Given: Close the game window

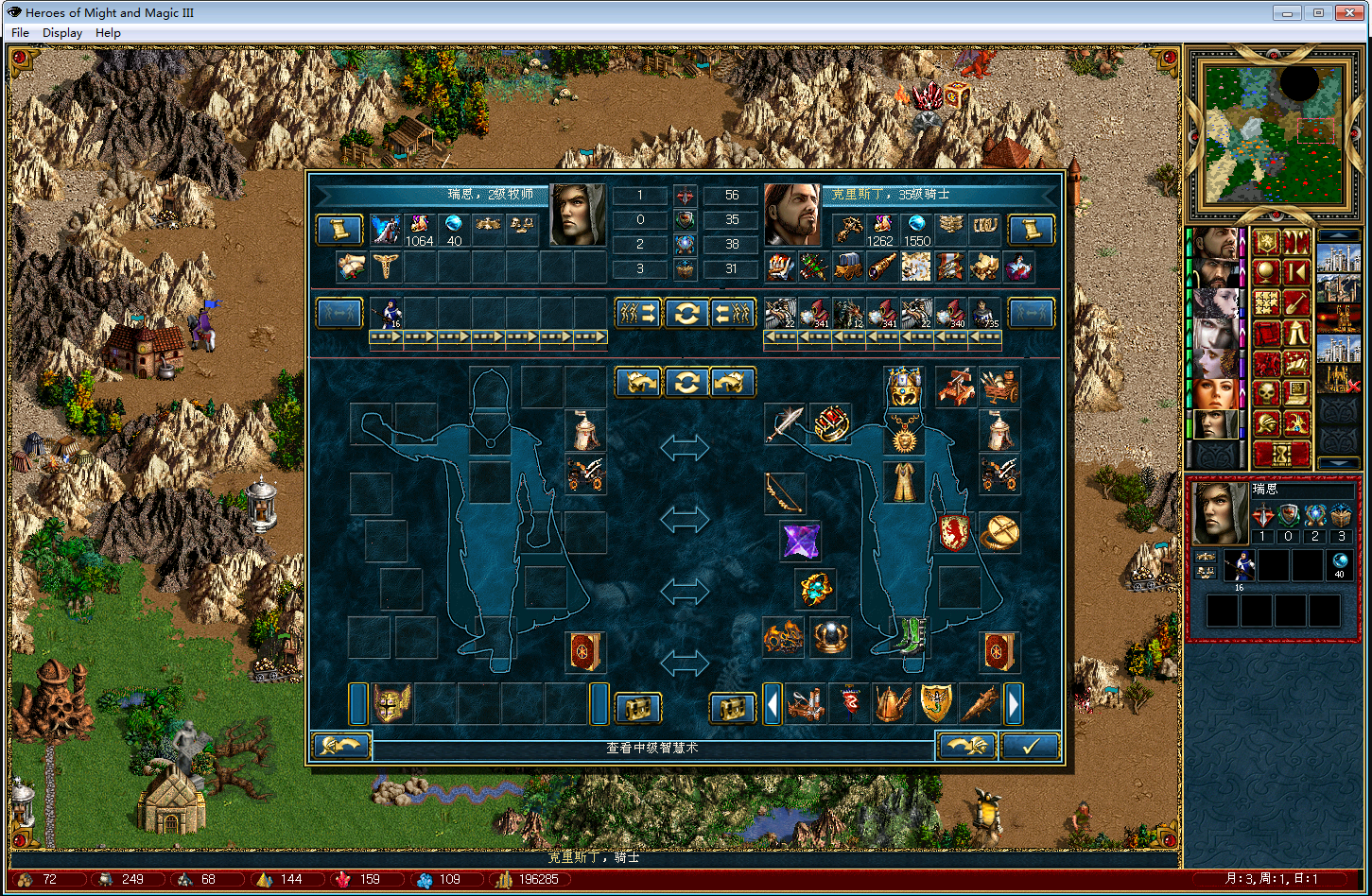Looking at the screenshot, I should tap(1346, 12).
